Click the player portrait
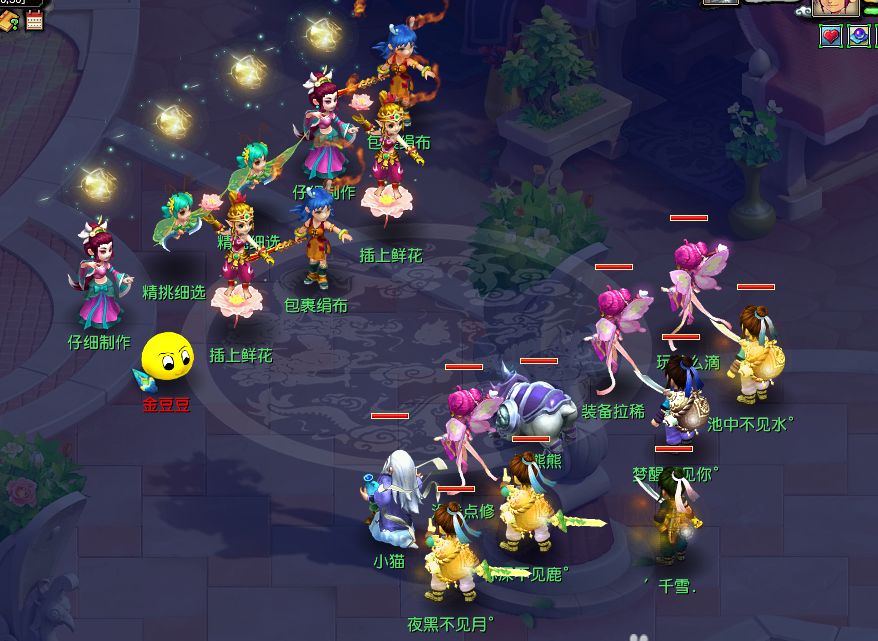878x641 pixels. [835, 8]
